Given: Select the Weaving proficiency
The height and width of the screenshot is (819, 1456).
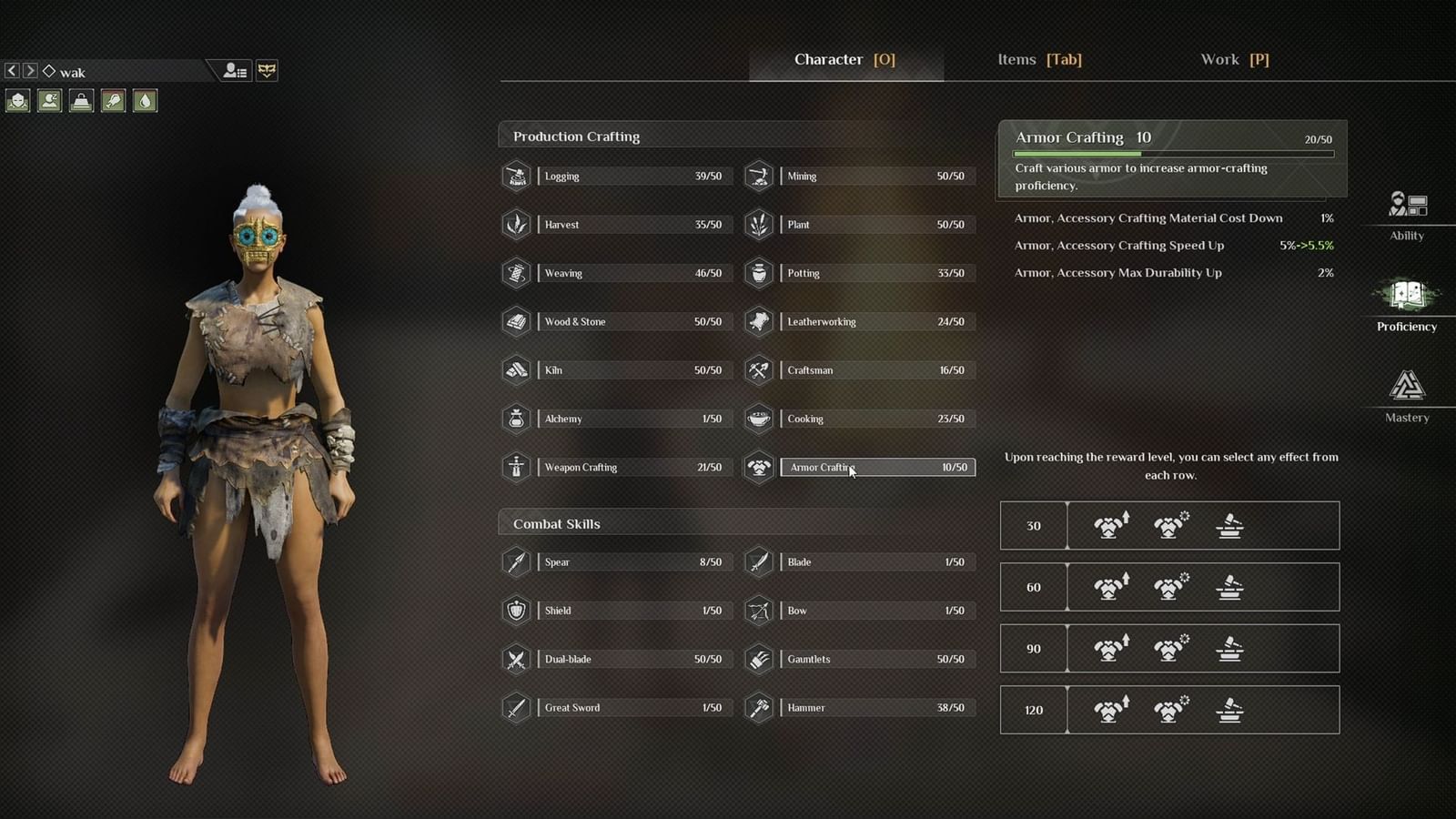Looking at the screenshot, I should [x=633, y=273].
